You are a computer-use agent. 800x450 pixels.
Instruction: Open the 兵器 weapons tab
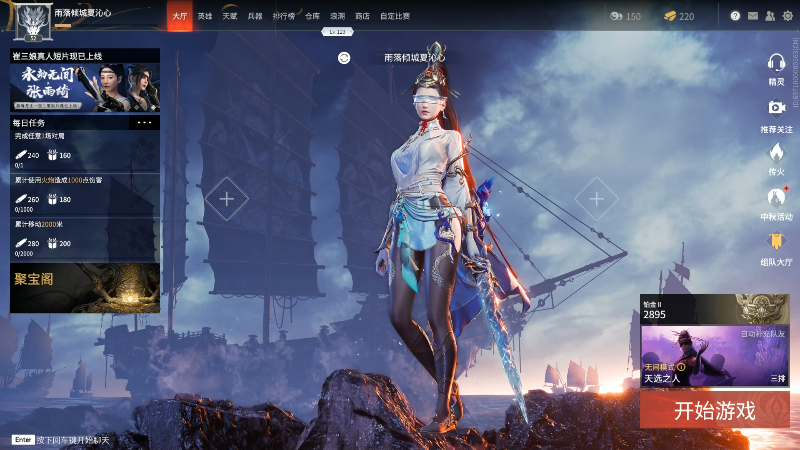[255, 16]
